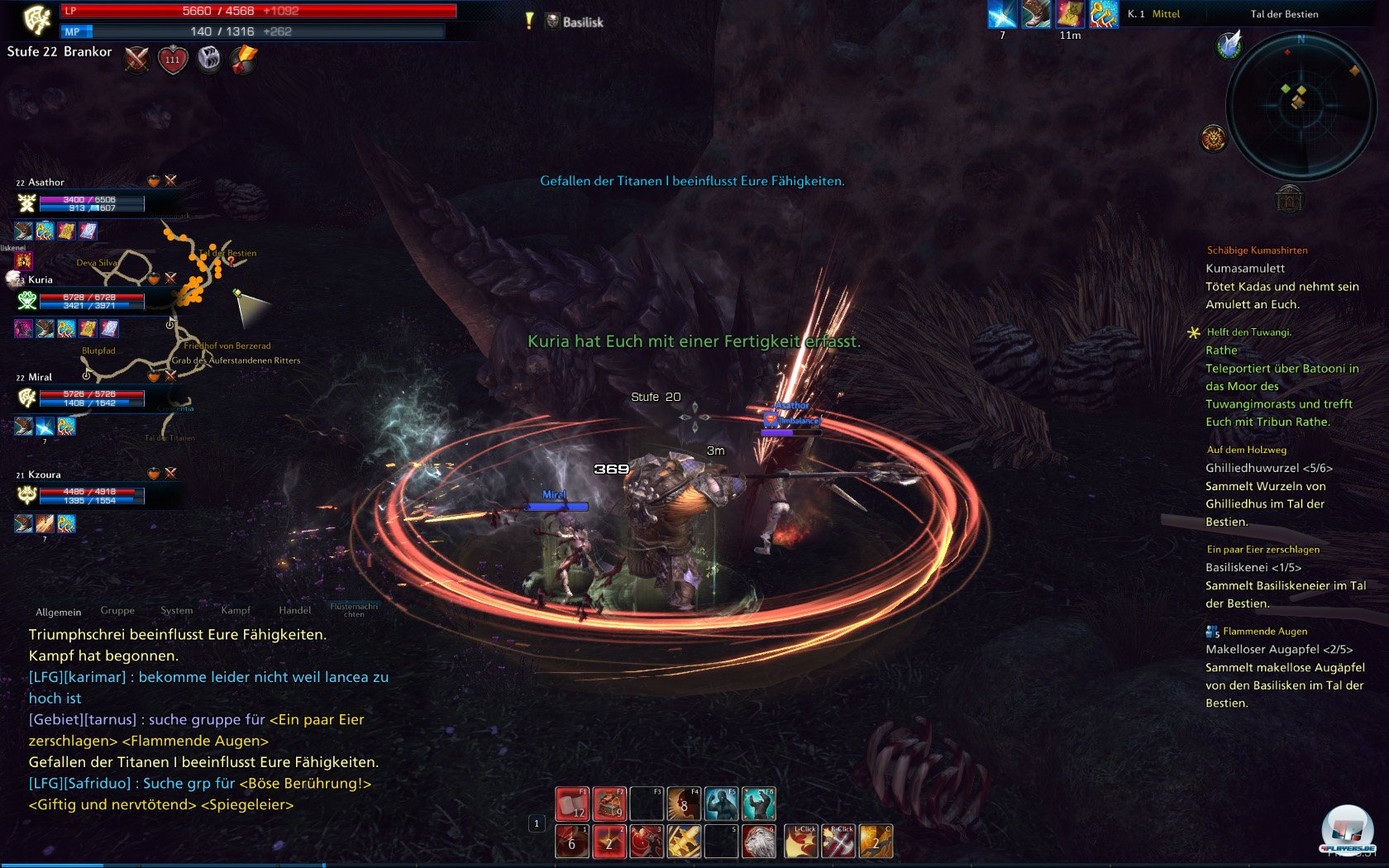
Task: Activate the R-Click axe skill
Action: coord(838,842)
